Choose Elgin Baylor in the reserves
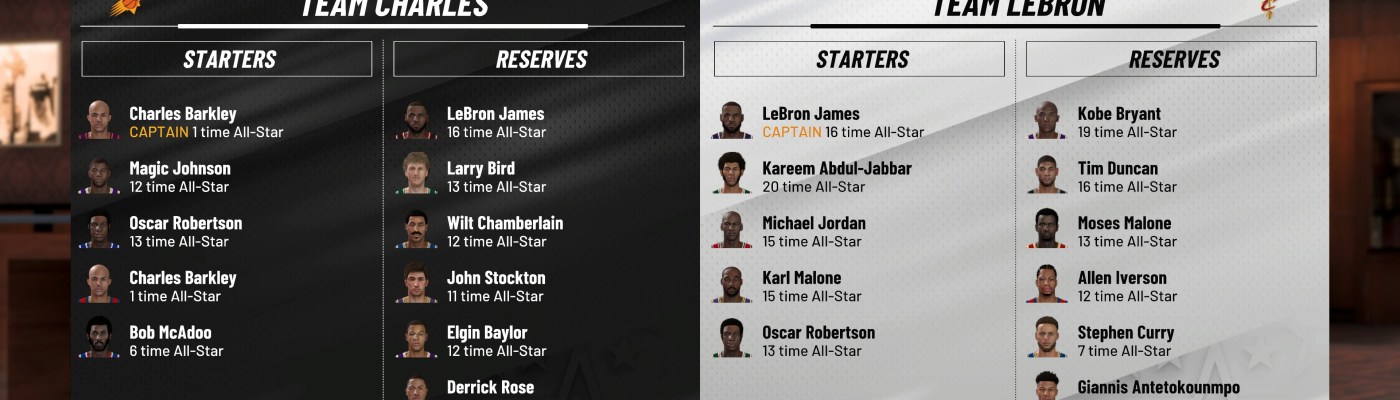1400x400 pixels. pos(496,341)
